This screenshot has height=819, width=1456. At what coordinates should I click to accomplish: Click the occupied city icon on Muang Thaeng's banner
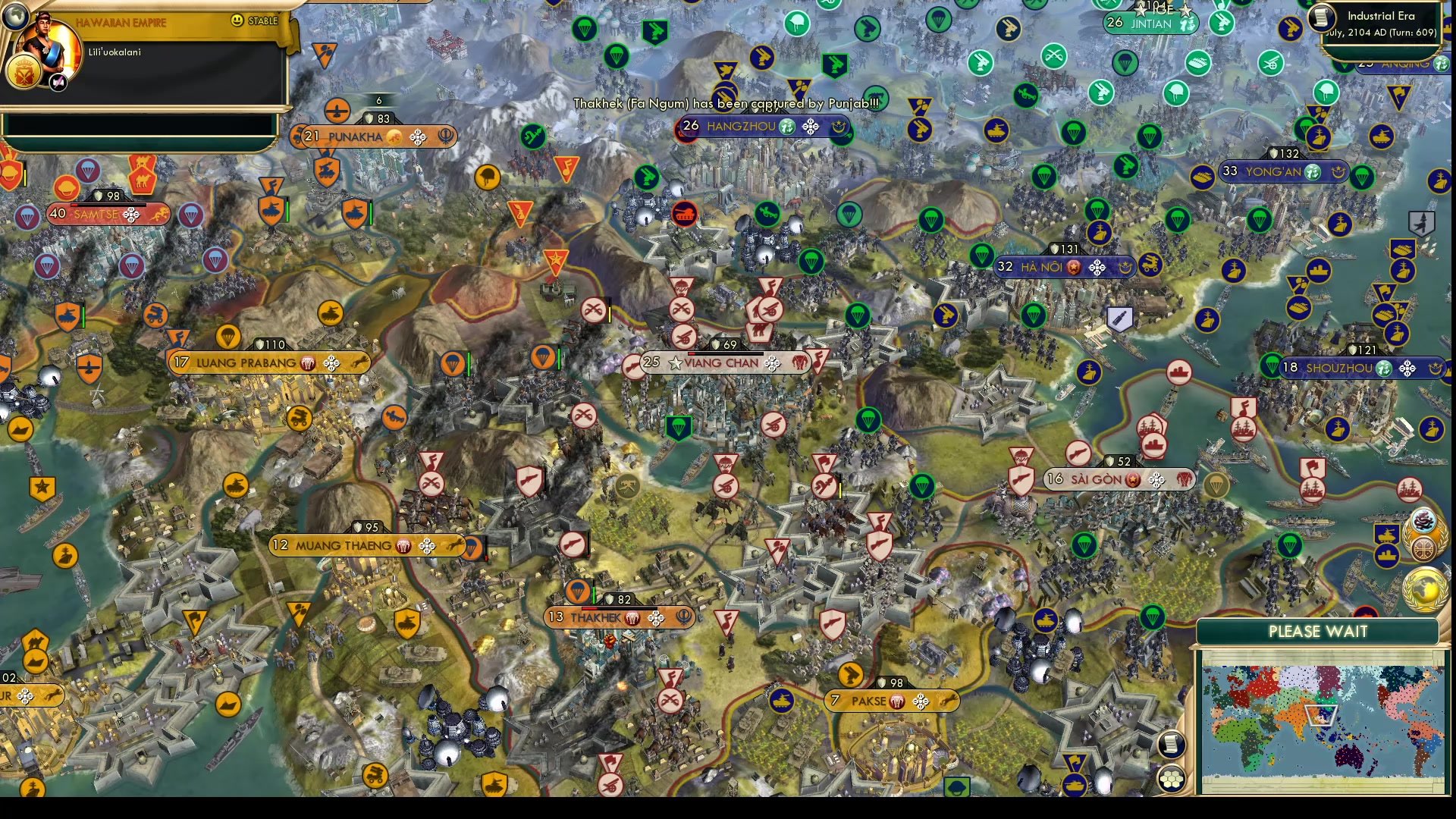coord(403,545)
